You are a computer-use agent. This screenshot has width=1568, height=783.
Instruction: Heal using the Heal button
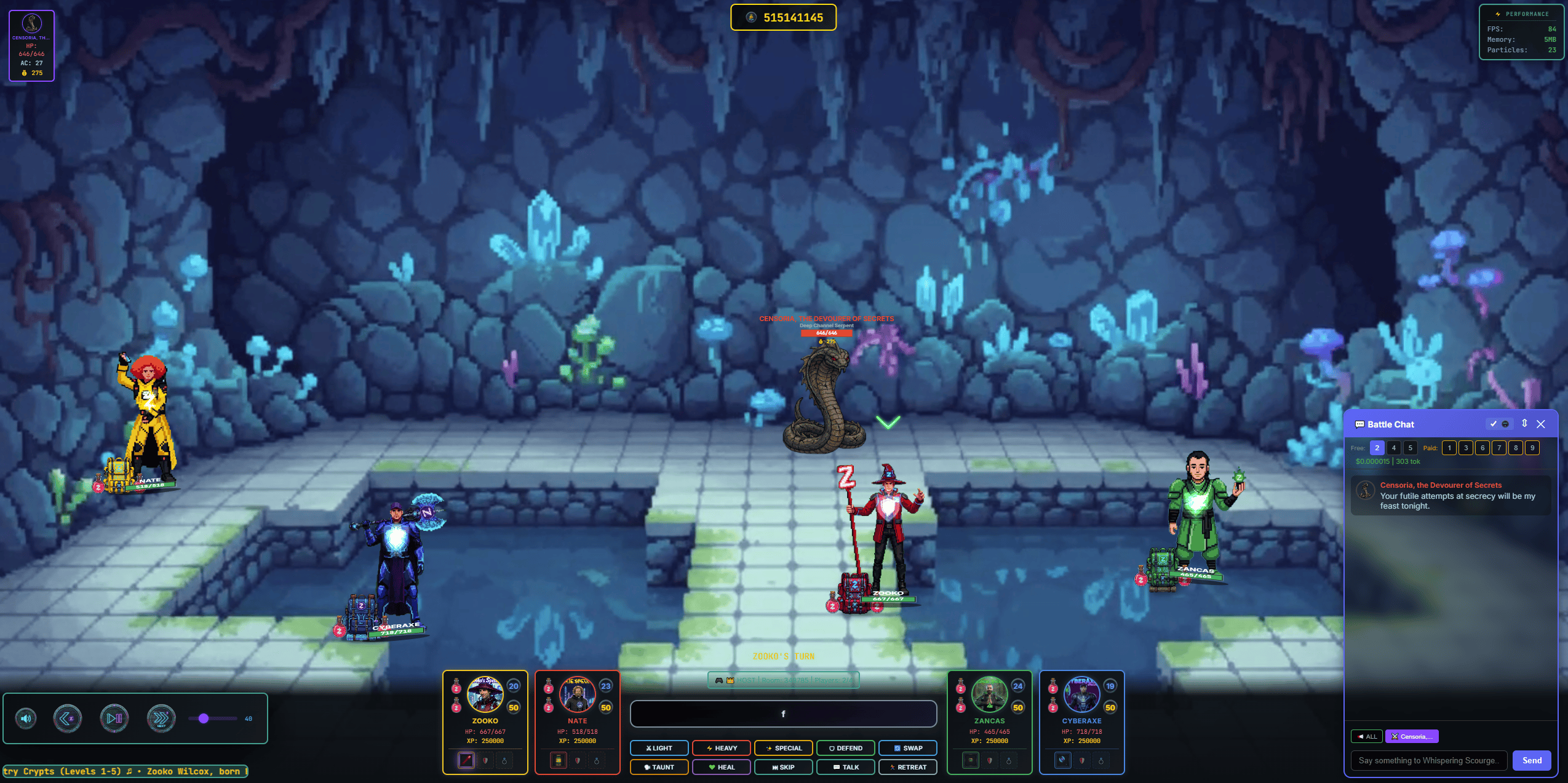pos(722,767)
